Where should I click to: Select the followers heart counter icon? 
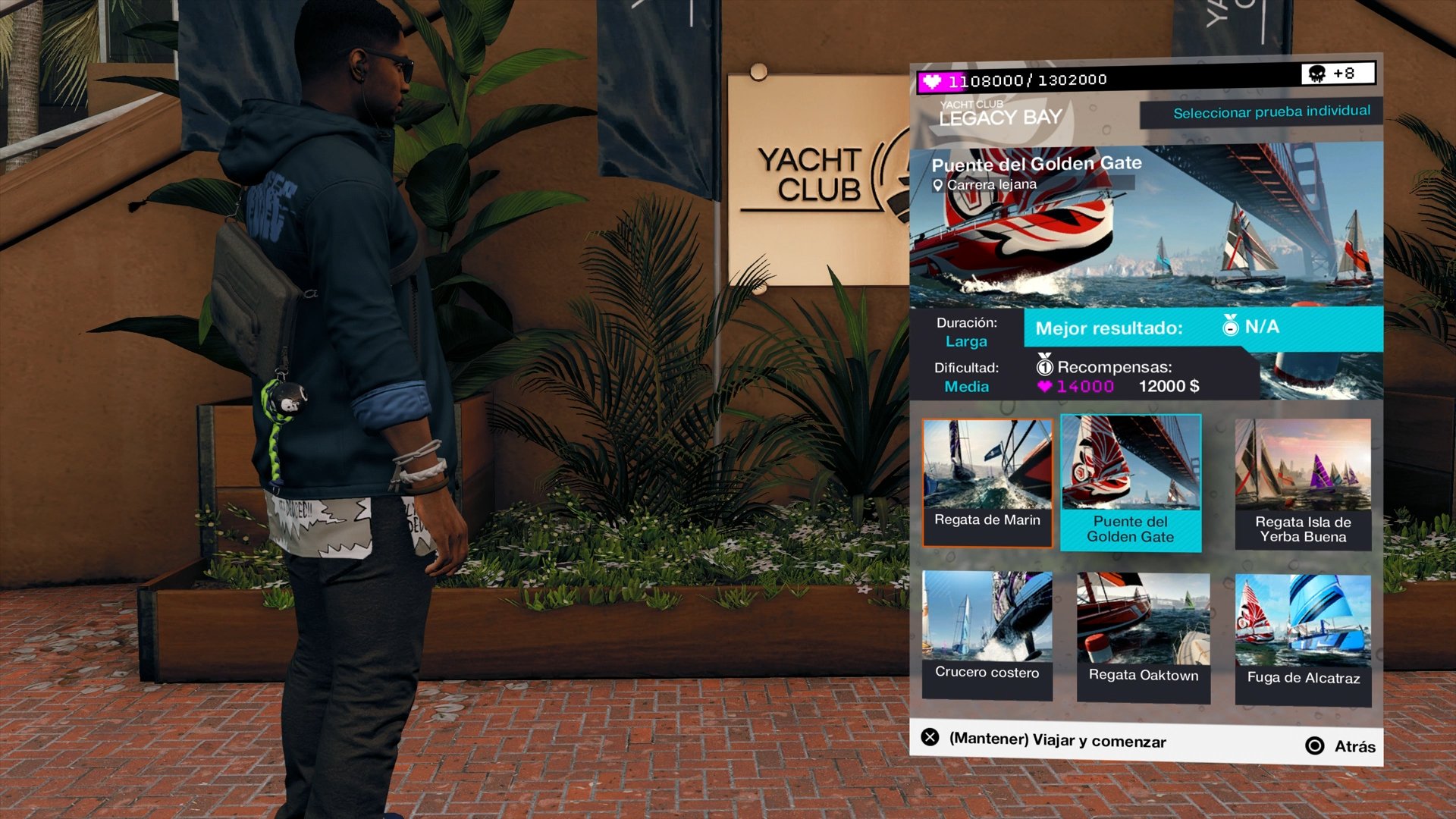click(934, 80)
